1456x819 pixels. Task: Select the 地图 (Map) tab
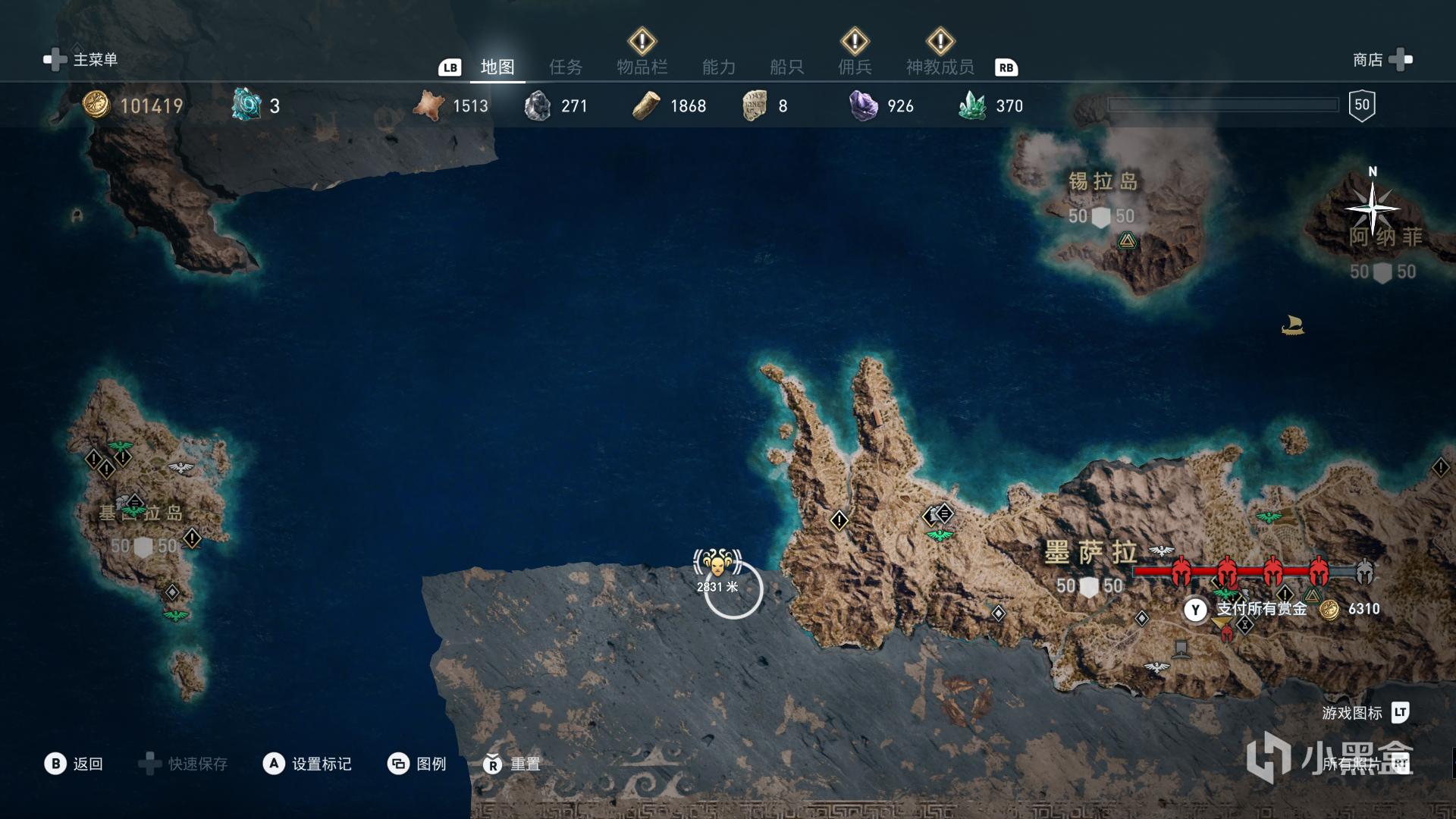pos(497,67)
